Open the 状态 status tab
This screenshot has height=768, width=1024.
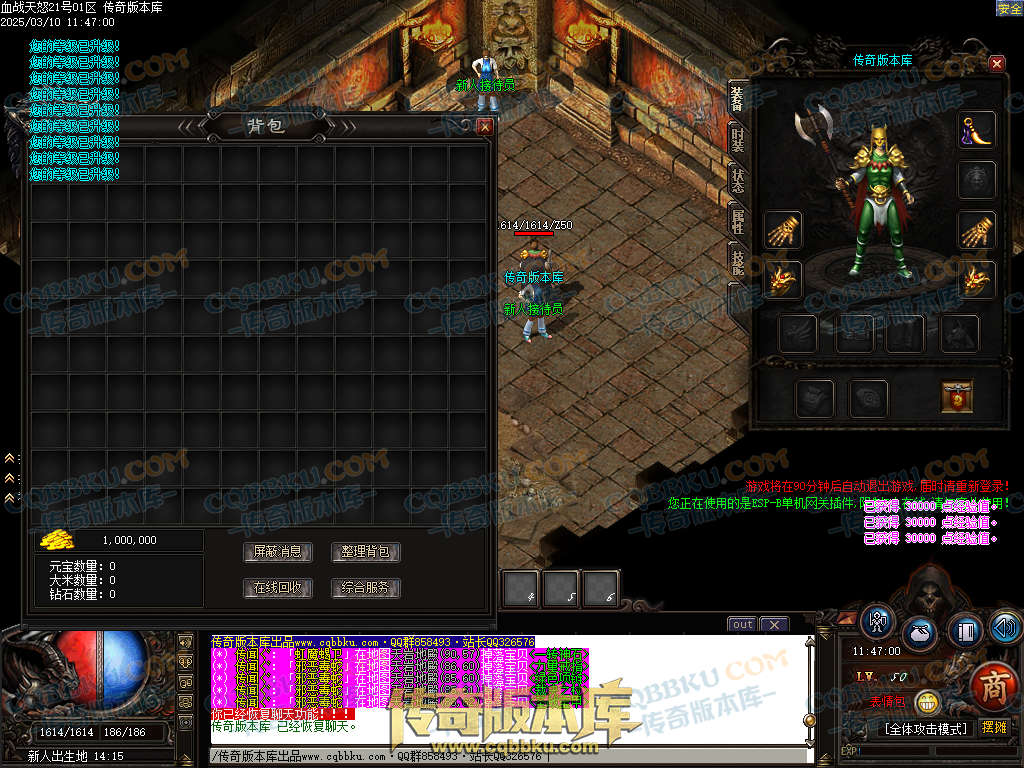[x=737, y=181]
